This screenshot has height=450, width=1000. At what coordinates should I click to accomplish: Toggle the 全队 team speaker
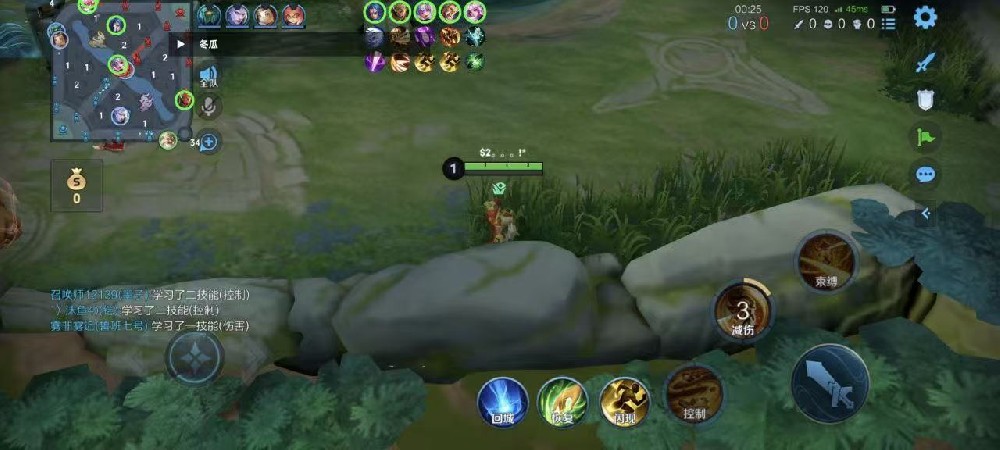coord(208,76)
